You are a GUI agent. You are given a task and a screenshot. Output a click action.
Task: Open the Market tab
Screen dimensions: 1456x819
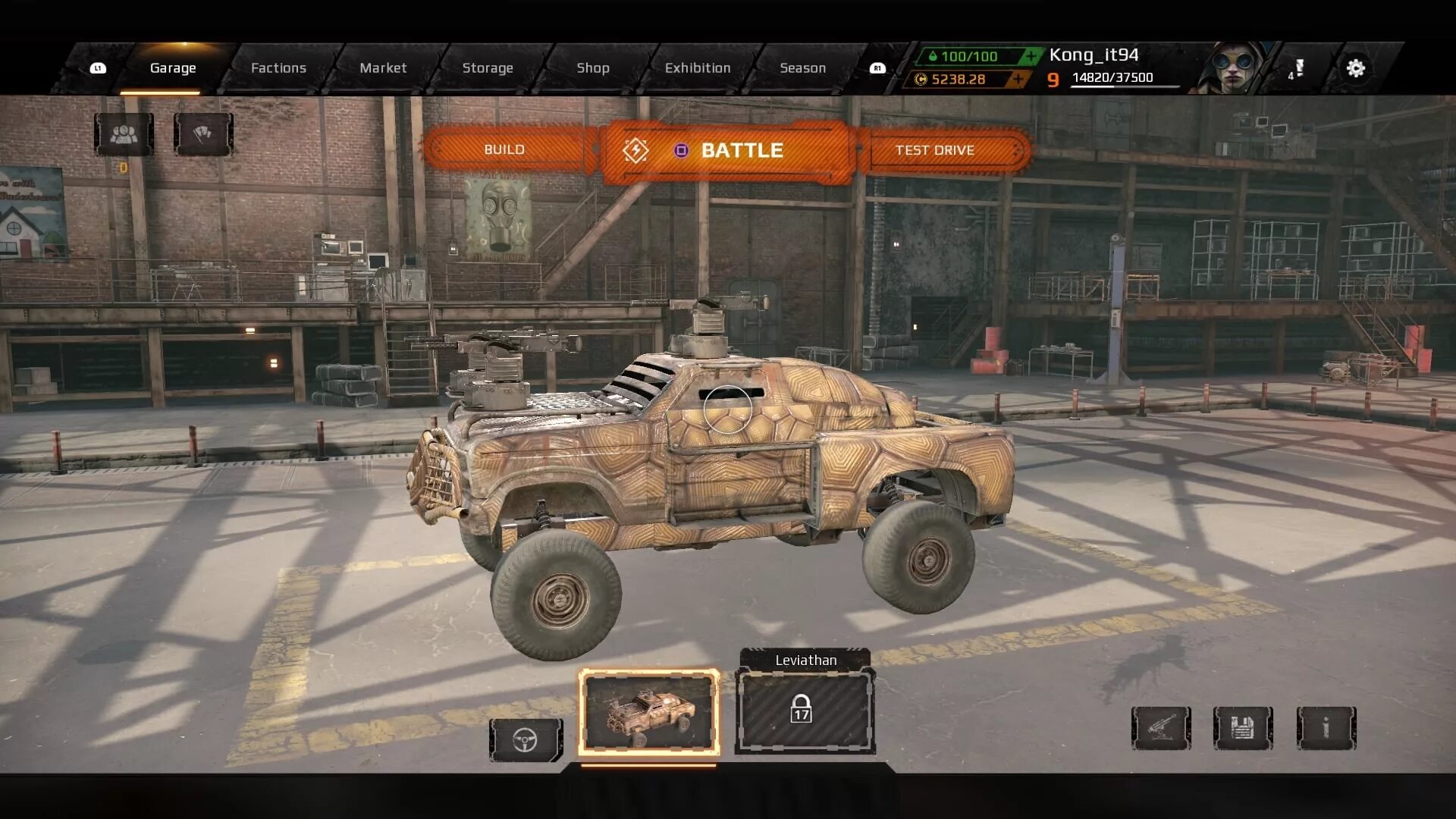(383, 68)
